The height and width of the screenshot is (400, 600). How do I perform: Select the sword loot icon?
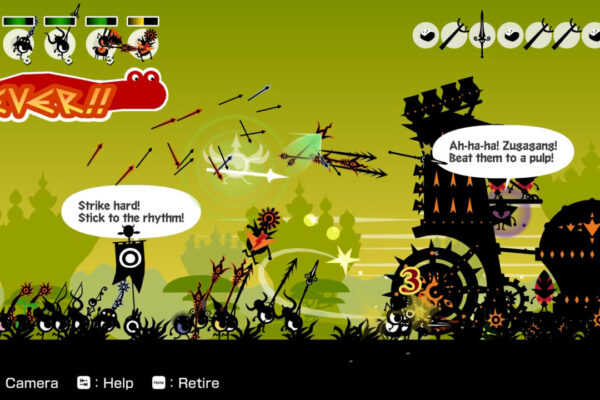[x=482, y=34]
